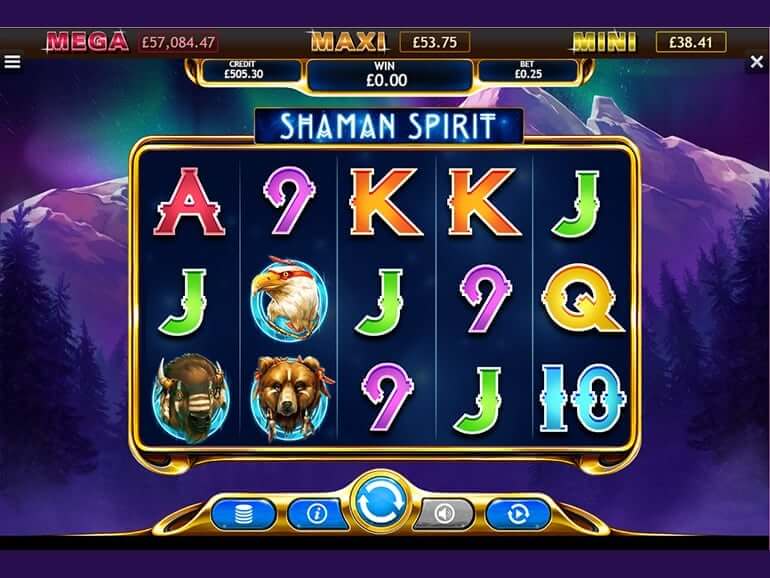
Task: Toggle the sound speaker button
Action: tap(444, 514)
